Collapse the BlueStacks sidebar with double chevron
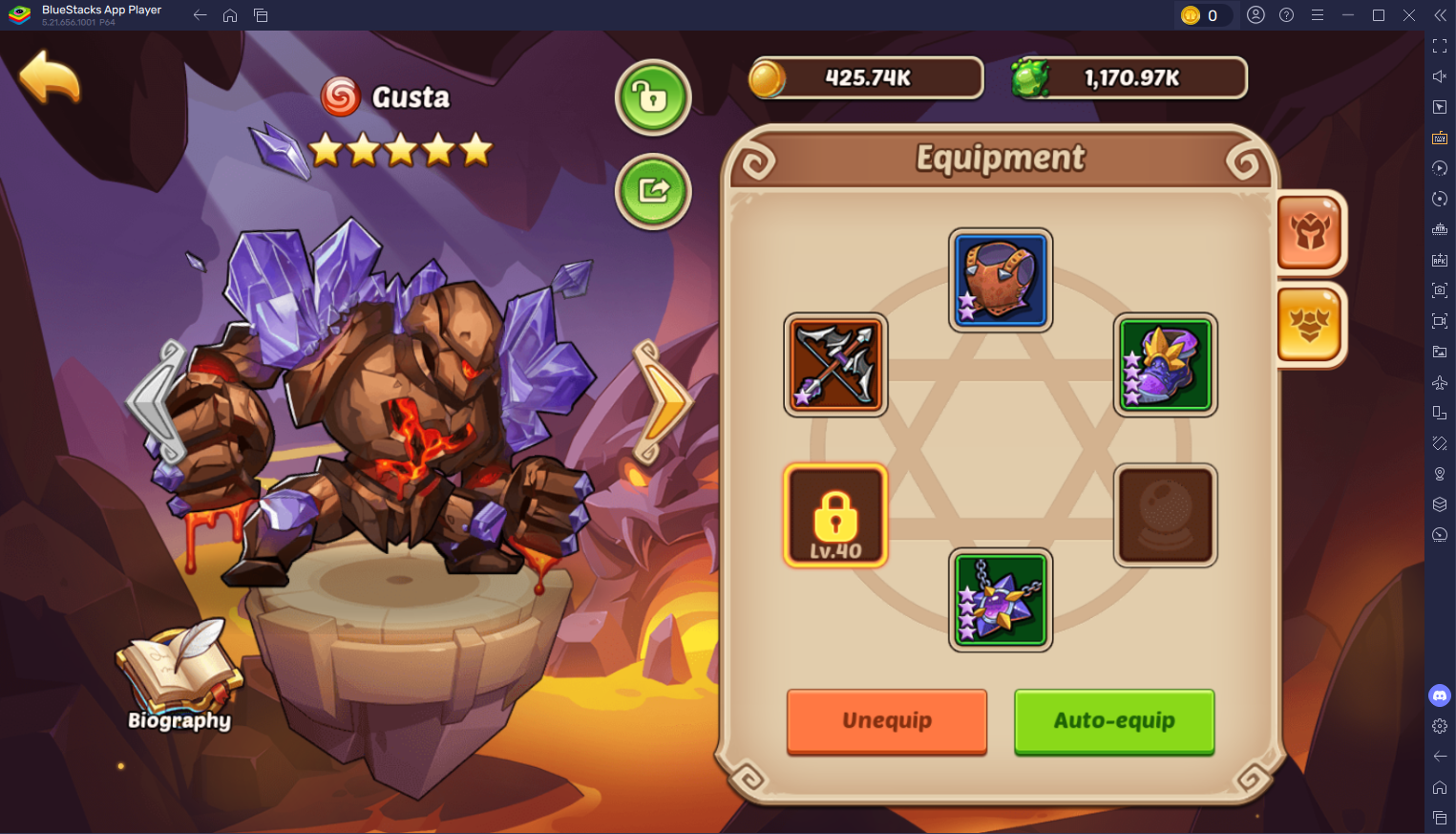1456x834 pixels. point(1440,15)
